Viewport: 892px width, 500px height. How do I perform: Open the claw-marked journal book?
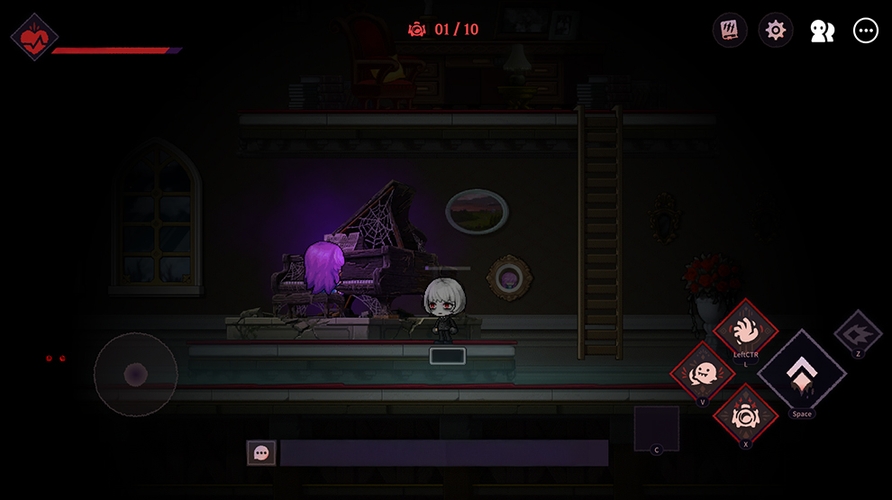click(730, 30)
